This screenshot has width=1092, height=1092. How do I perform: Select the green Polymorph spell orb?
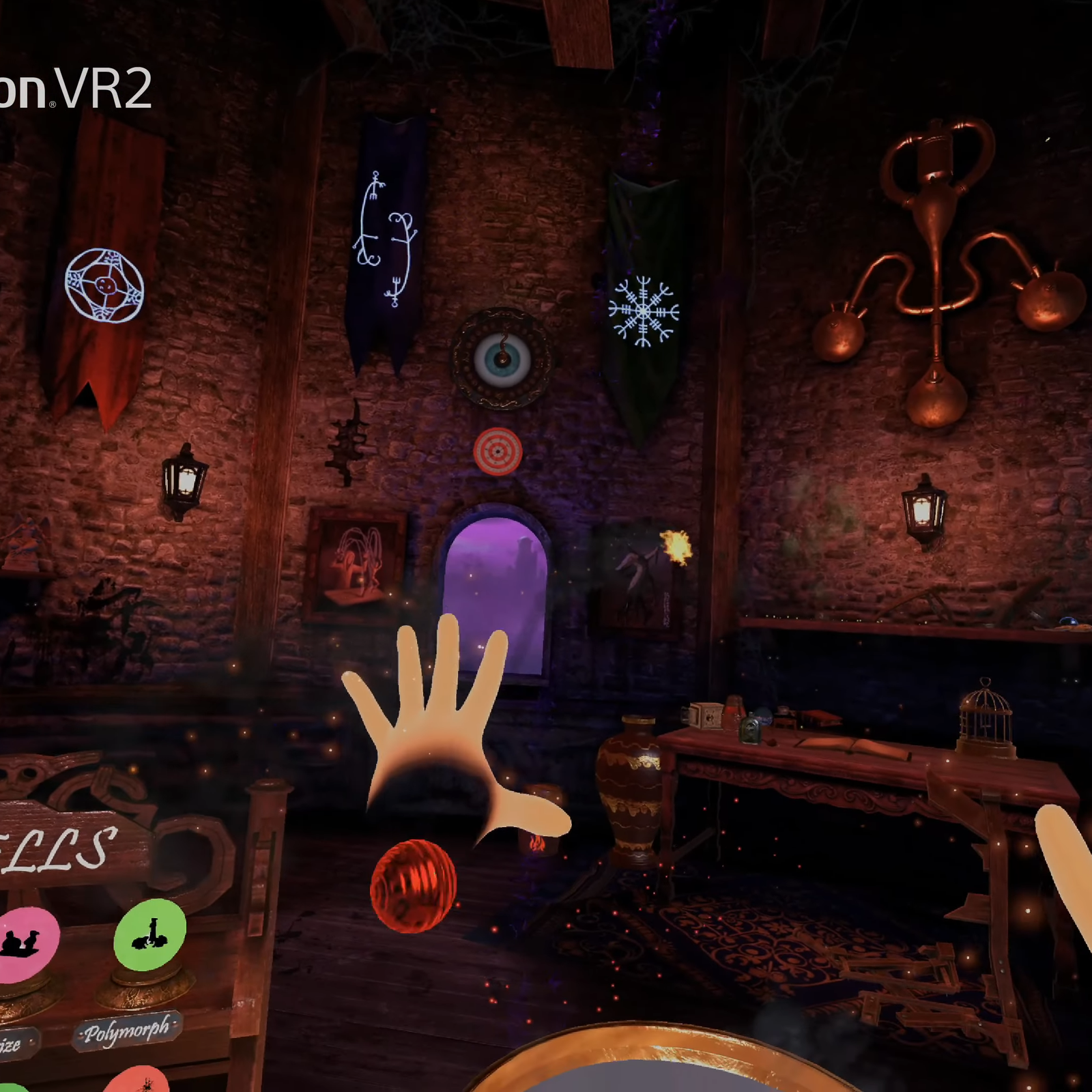pyautogui.click(x=150, y=935)
